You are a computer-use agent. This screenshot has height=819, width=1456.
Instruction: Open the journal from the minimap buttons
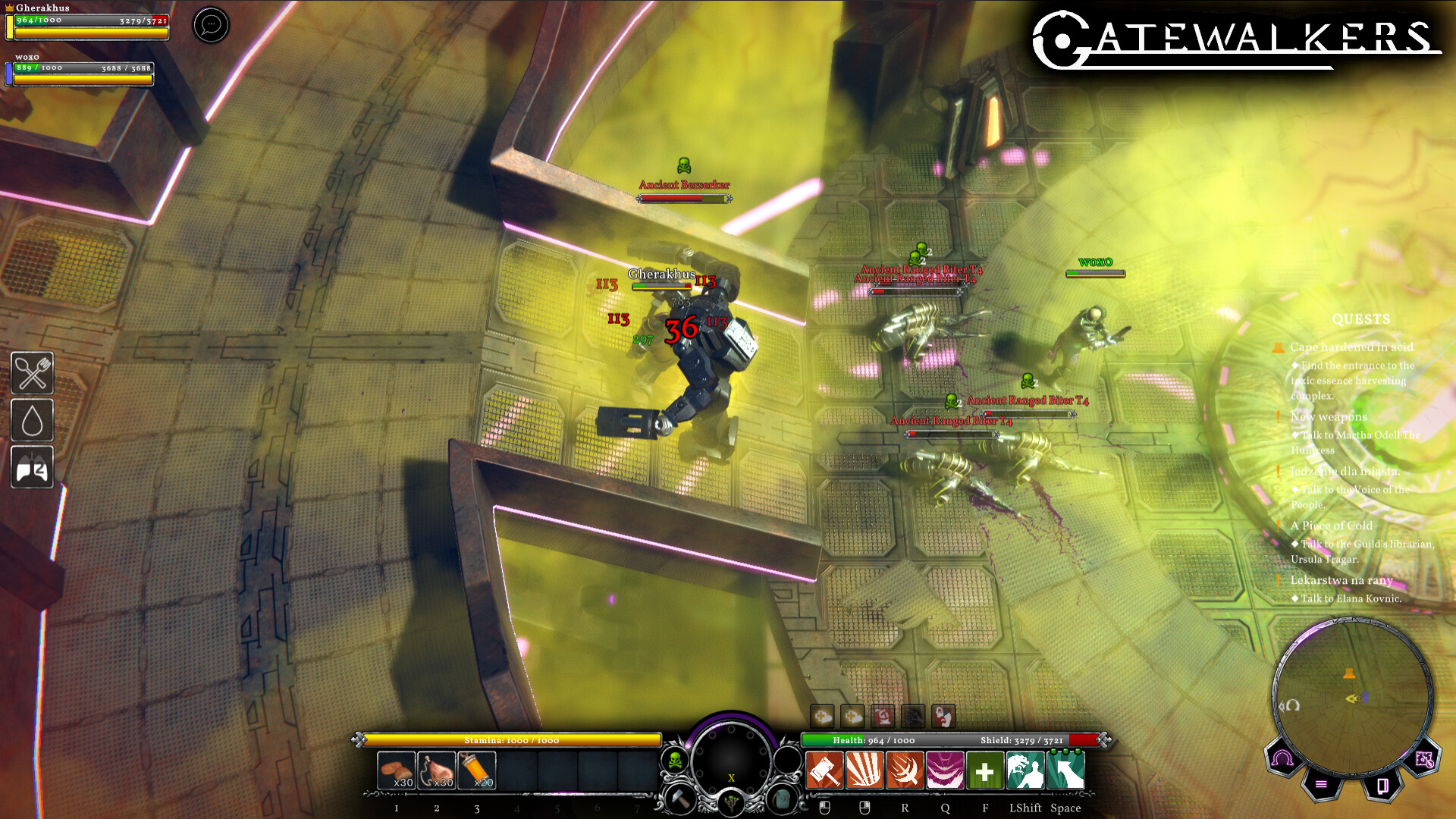1383,786
